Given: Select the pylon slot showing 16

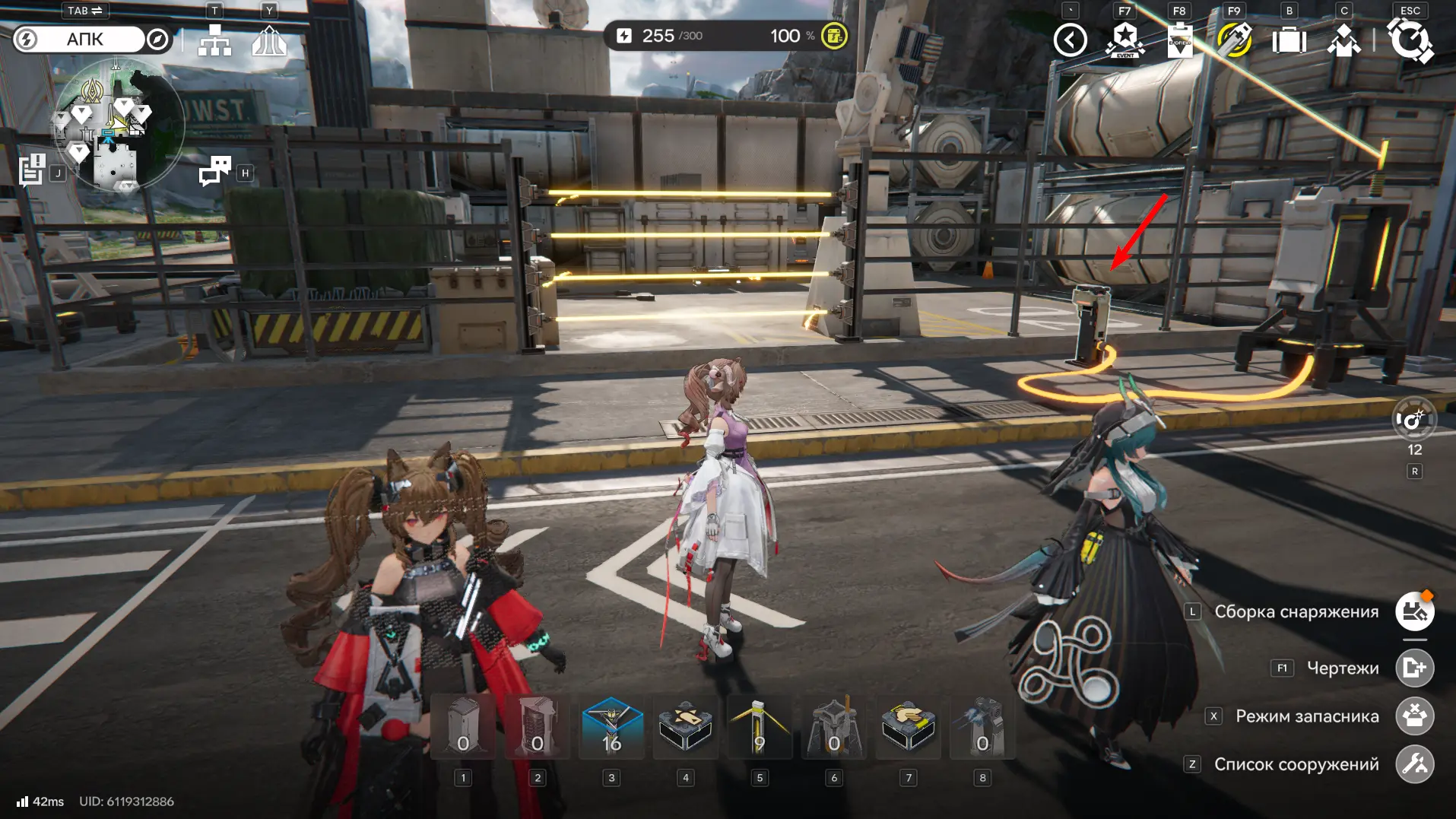Looking at the screenshot, I should (x=612, y=728).
